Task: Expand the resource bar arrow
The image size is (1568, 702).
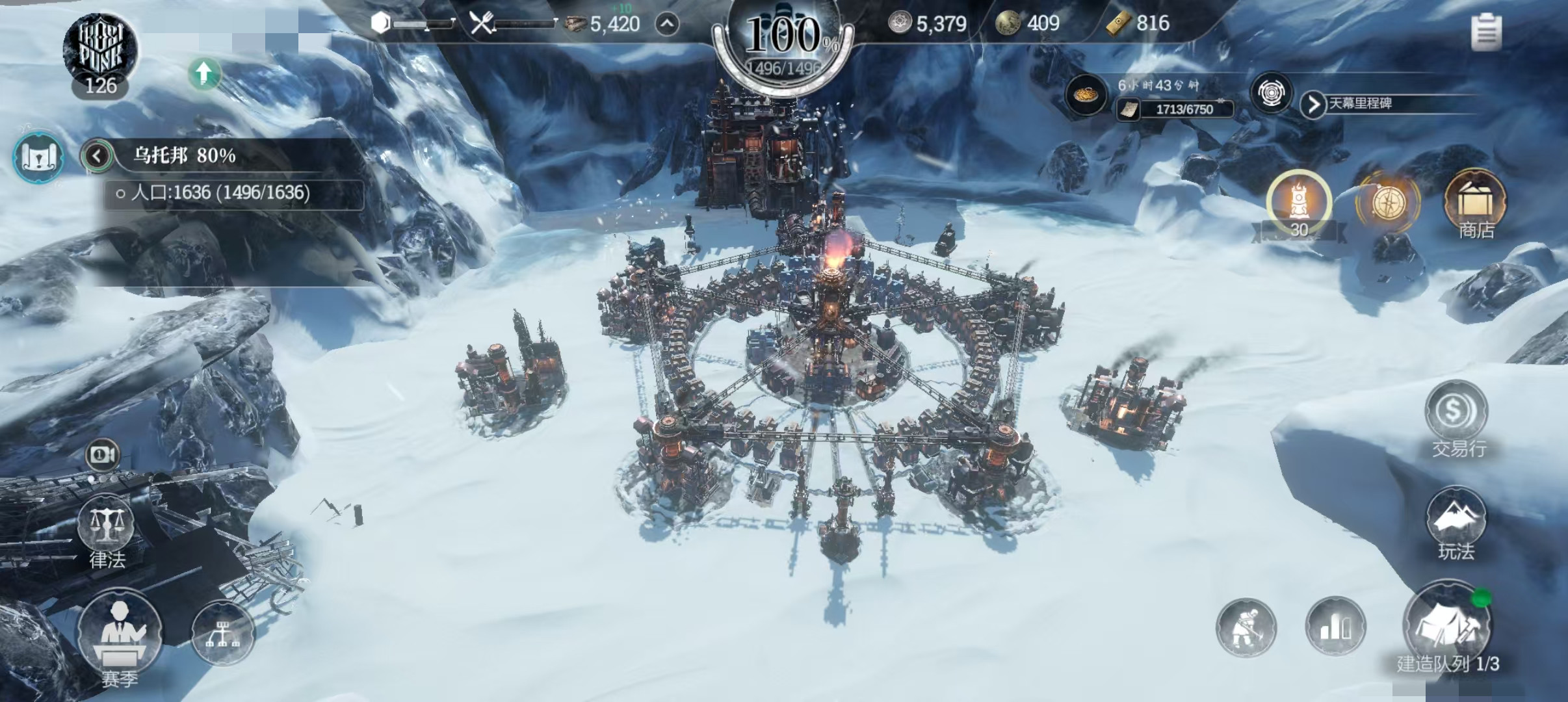Action: point(667,25)
